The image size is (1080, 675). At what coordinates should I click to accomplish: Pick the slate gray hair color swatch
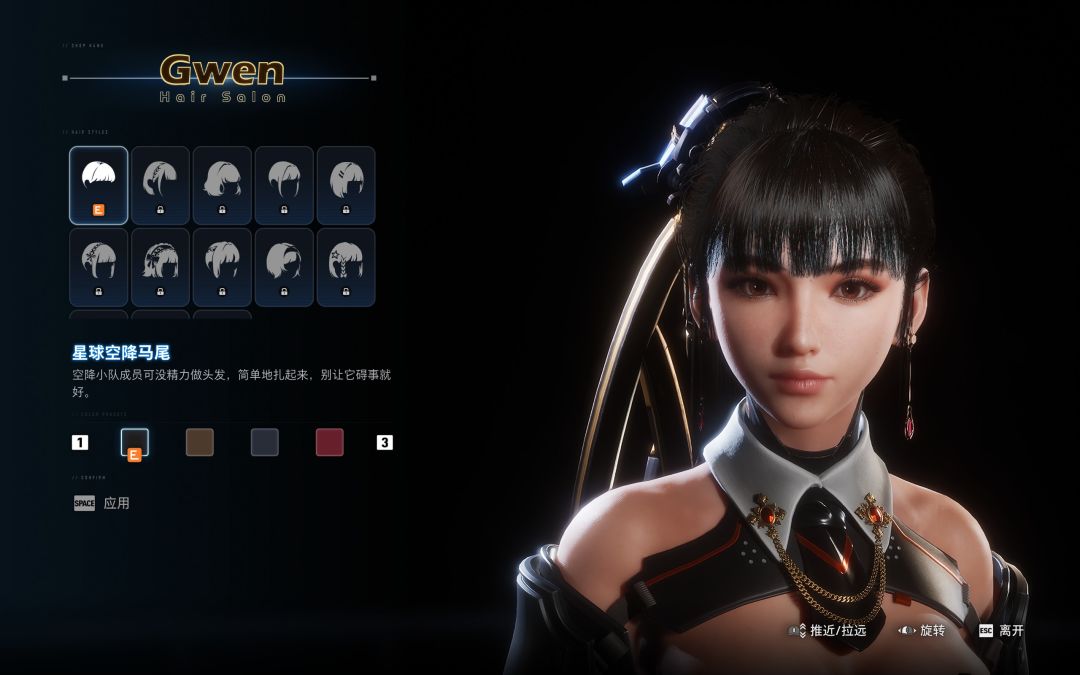pos(265,442)
